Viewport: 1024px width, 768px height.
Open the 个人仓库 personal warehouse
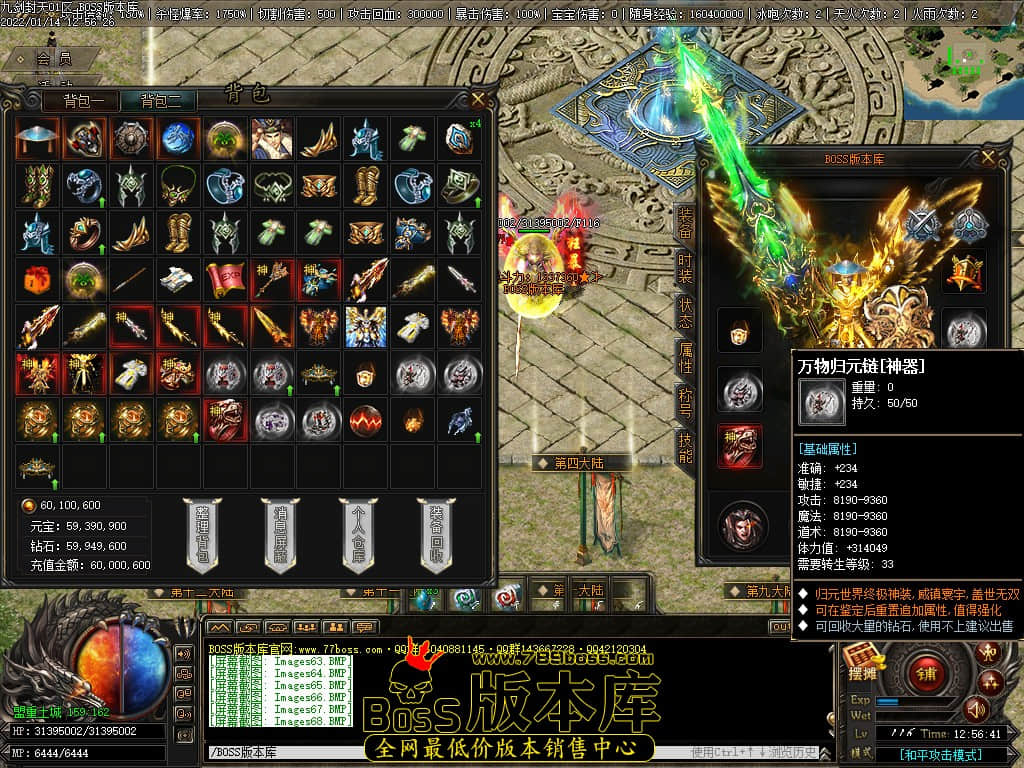point(358,535)
